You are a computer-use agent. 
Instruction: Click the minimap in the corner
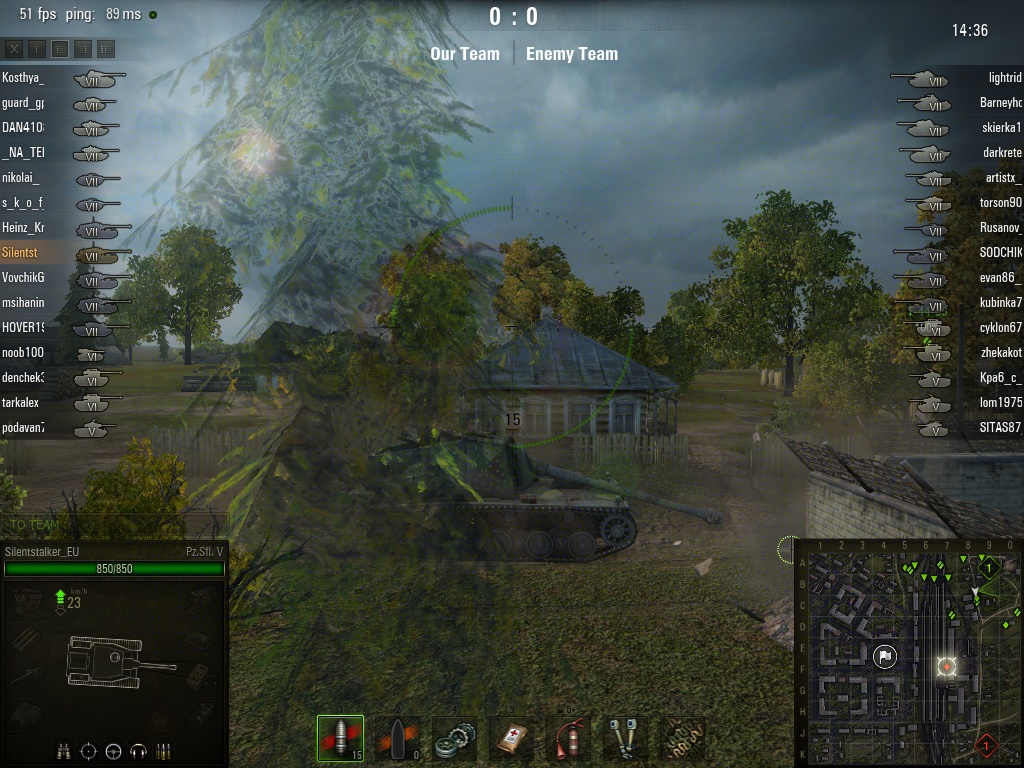(908, 652)
